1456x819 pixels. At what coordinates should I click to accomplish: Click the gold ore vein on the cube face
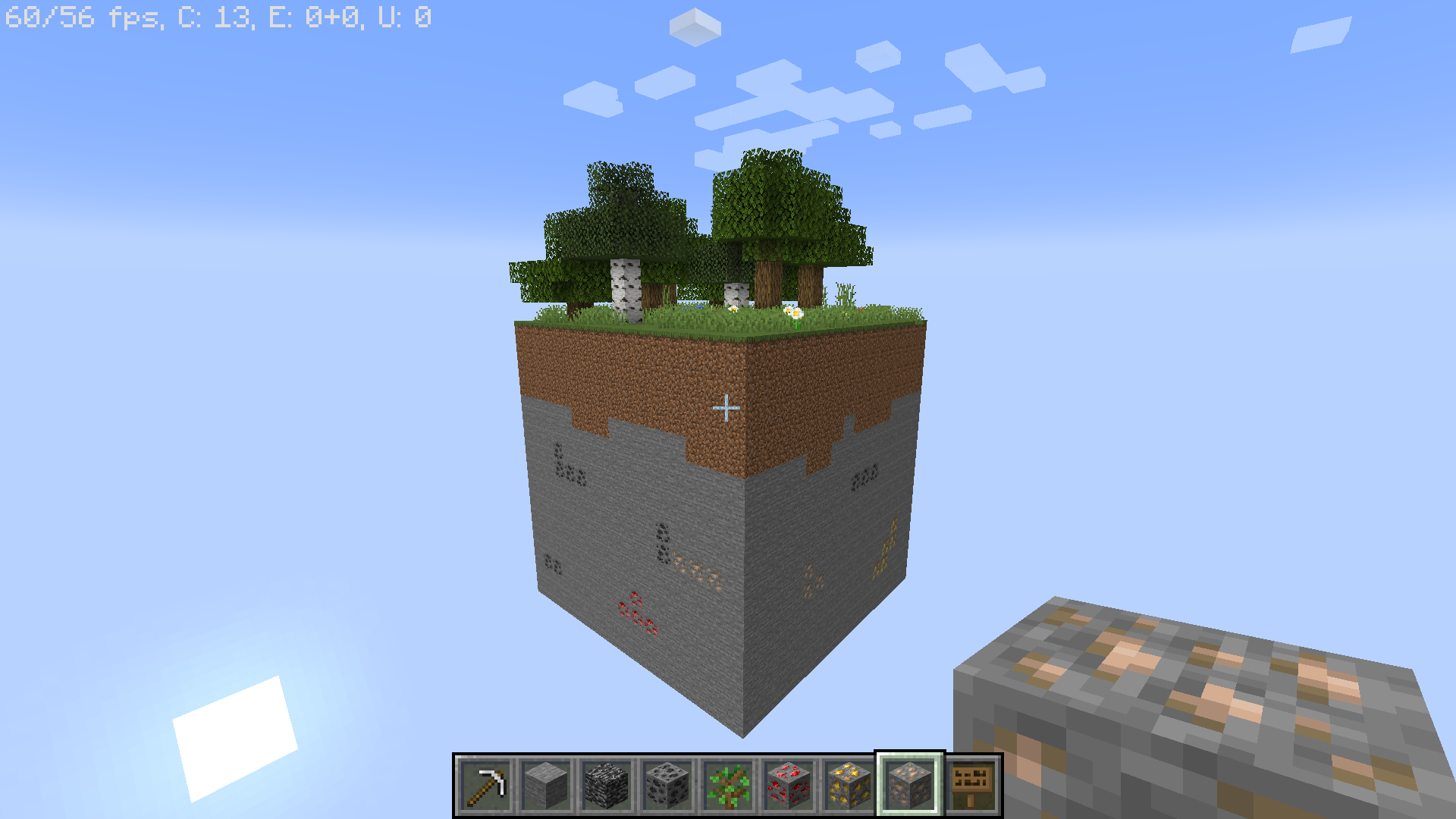click(x=887, y=546)
